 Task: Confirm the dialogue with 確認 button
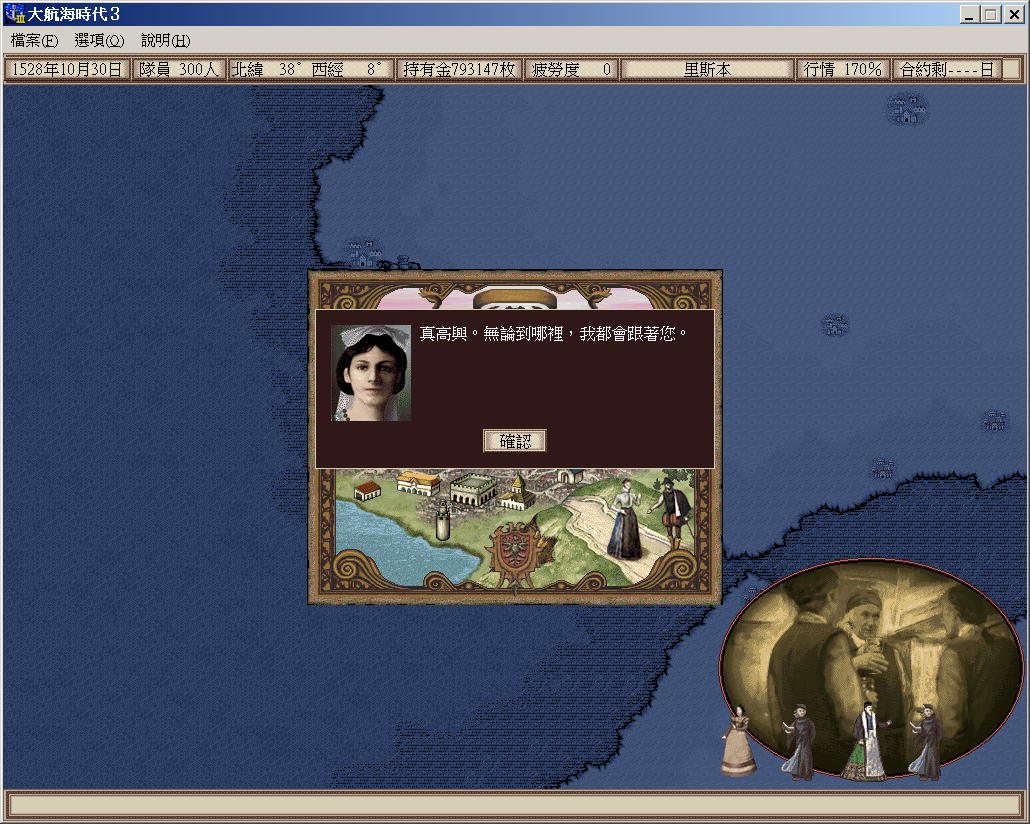515,441
